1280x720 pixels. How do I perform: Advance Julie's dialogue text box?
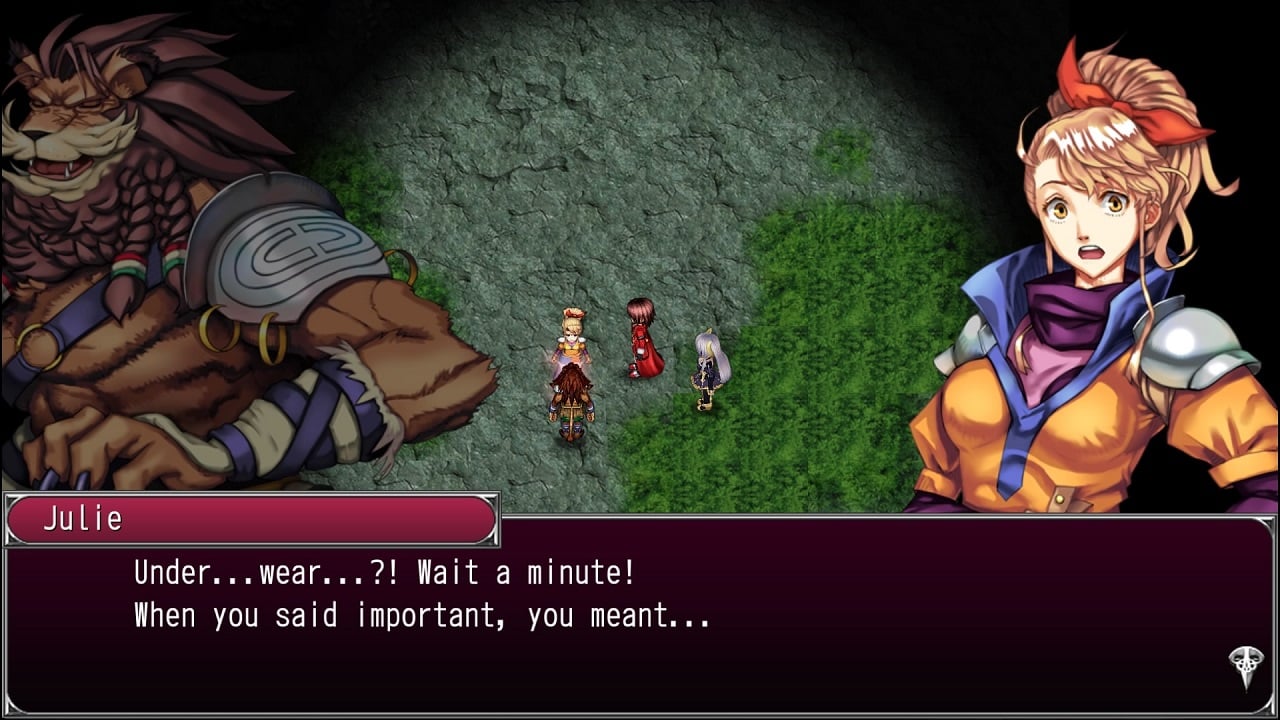point(640,610)
